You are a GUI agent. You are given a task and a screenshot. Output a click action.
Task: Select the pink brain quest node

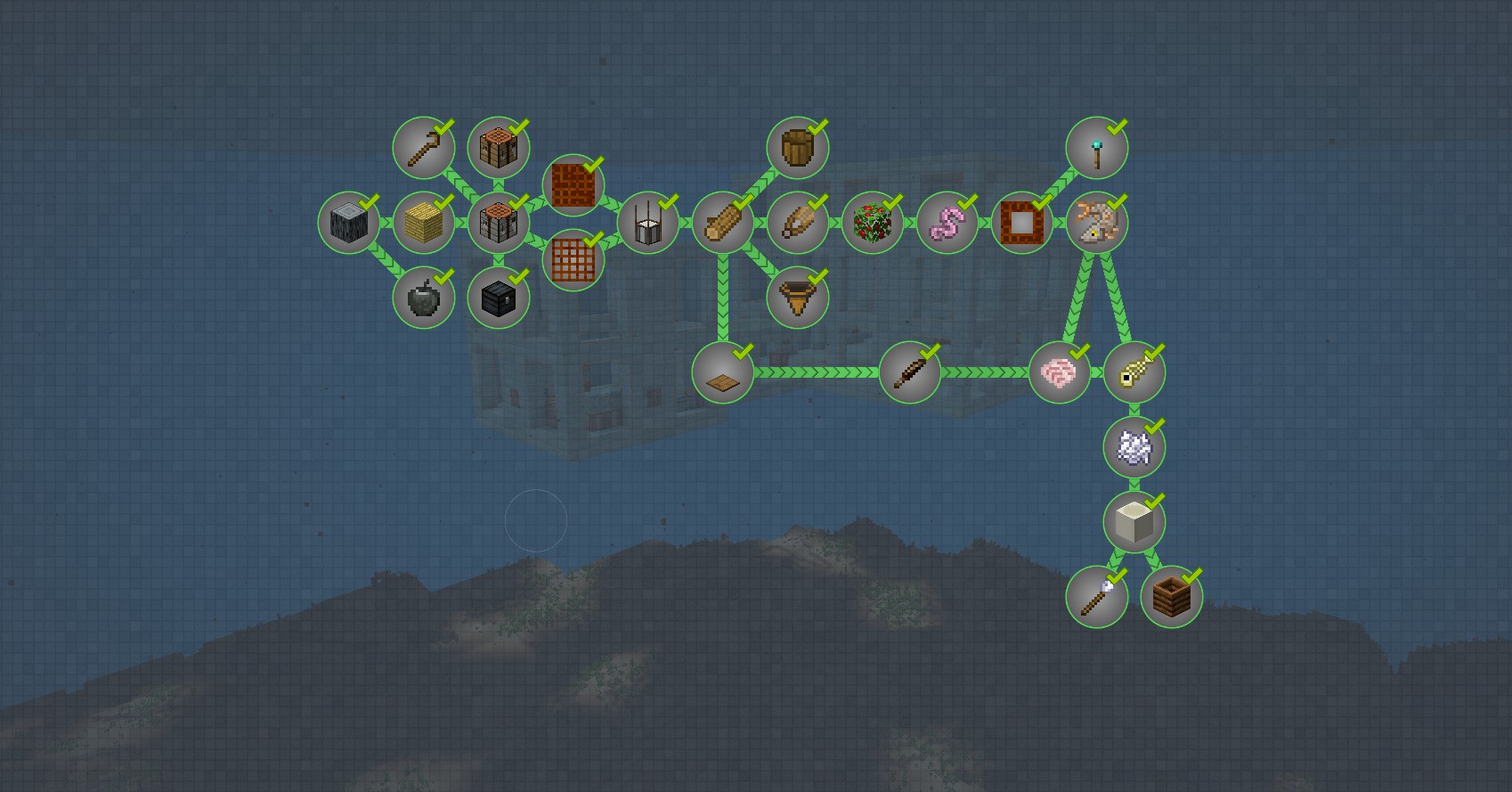point(1060,372)
